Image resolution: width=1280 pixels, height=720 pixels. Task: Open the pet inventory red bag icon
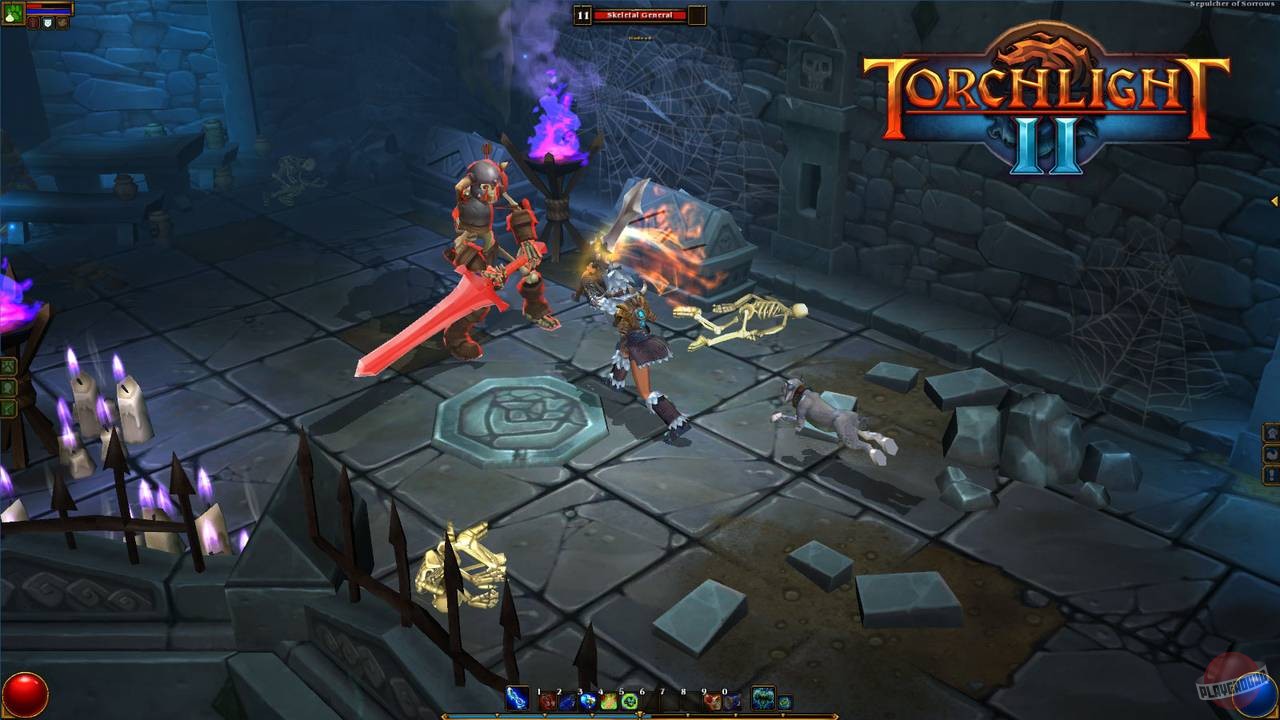coord(33,23)
